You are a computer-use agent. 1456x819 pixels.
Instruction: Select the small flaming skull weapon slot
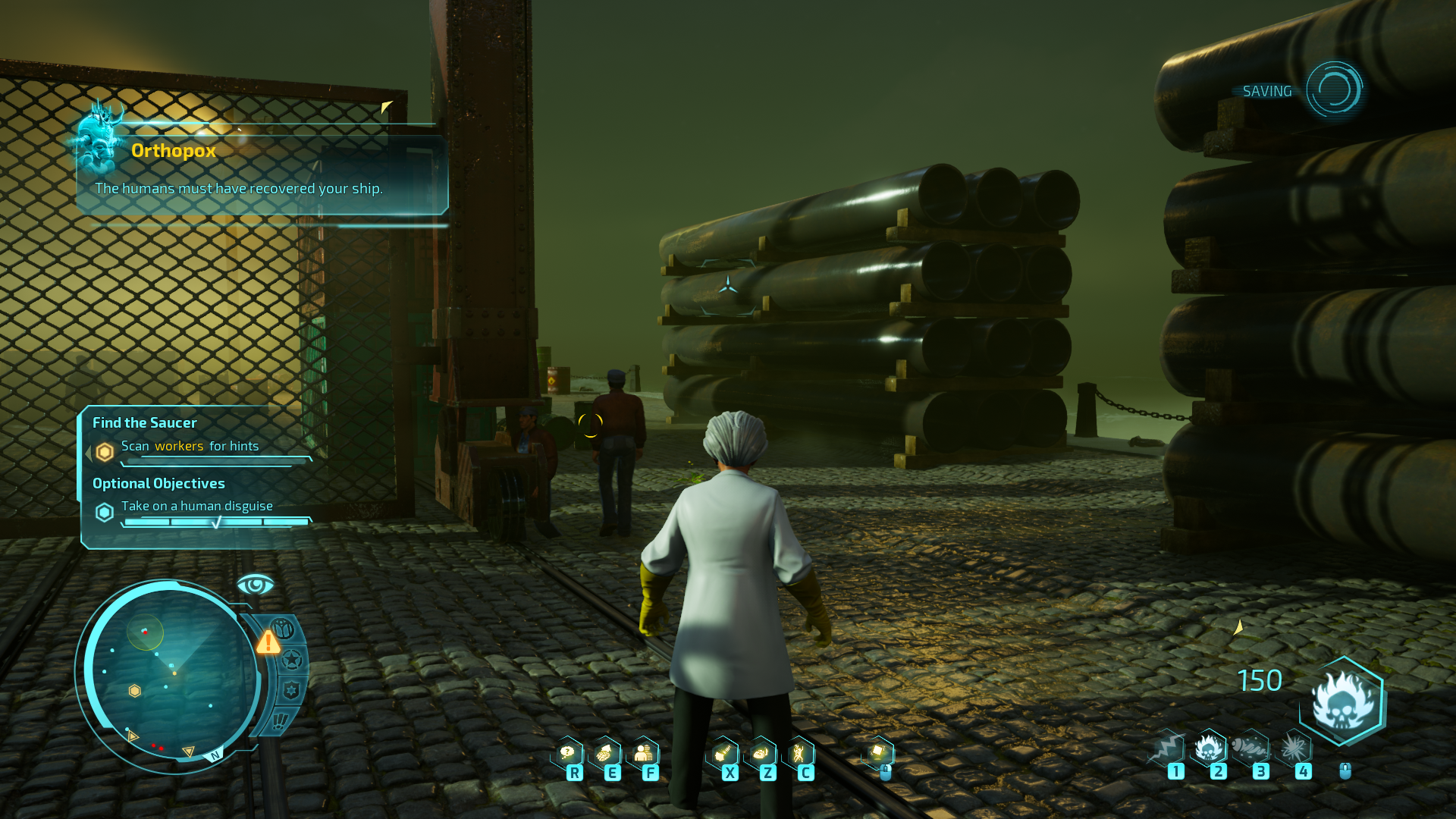[x=1209, y=748]
